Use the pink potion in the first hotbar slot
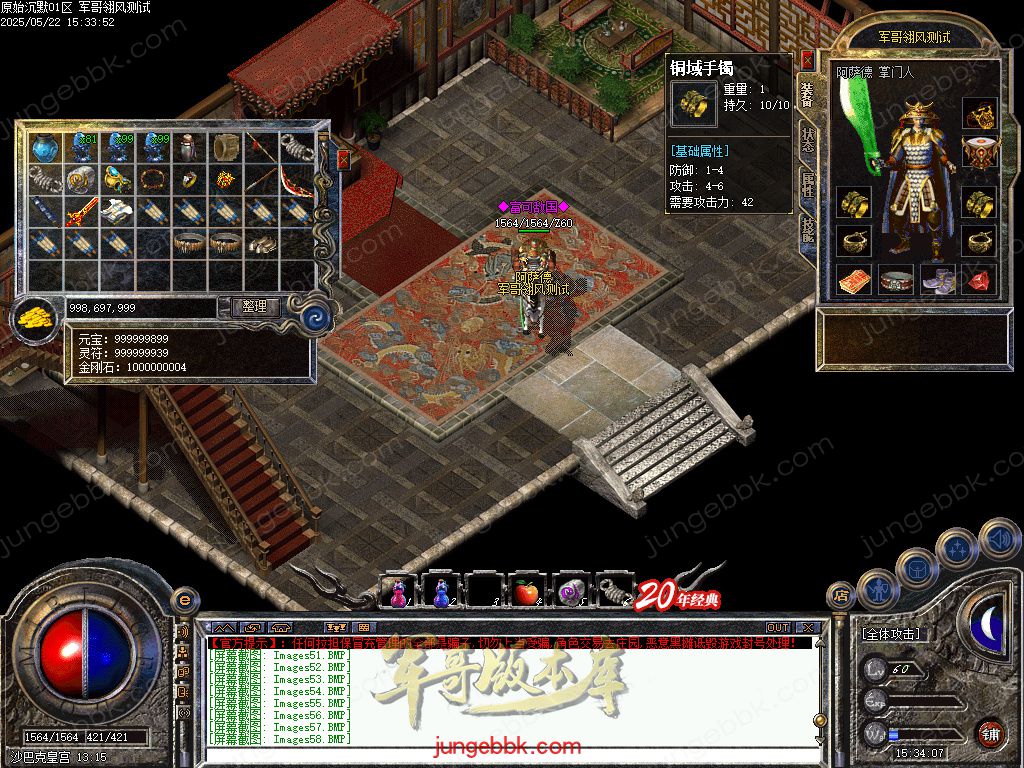 pyautogui.click(x=397, y=592)
